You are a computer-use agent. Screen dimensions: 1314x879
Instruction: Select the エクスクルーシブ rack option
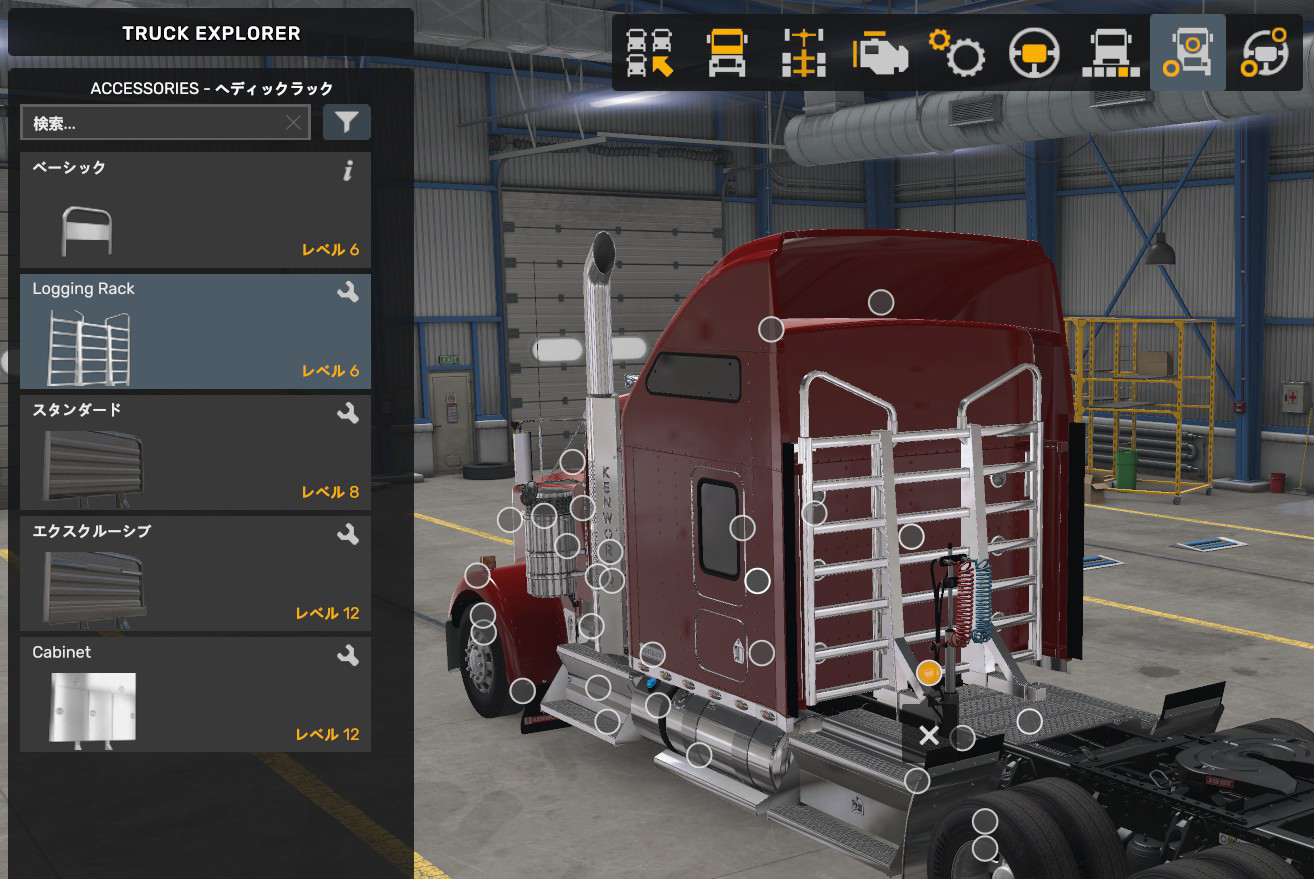click(x=195, y=573)
